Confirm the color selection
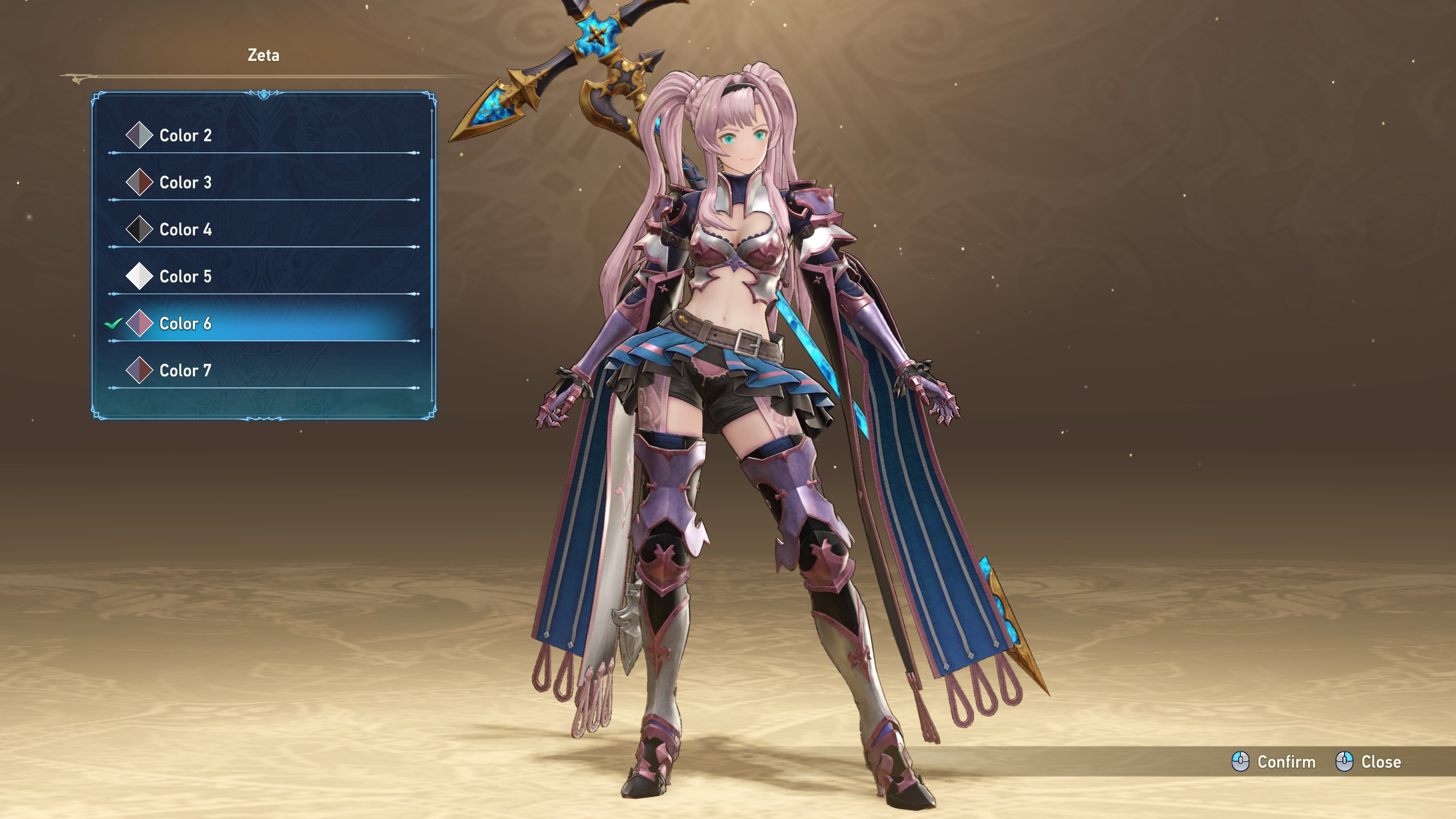The height and width of the screenshot is (819, 1456). (1274, 762)
